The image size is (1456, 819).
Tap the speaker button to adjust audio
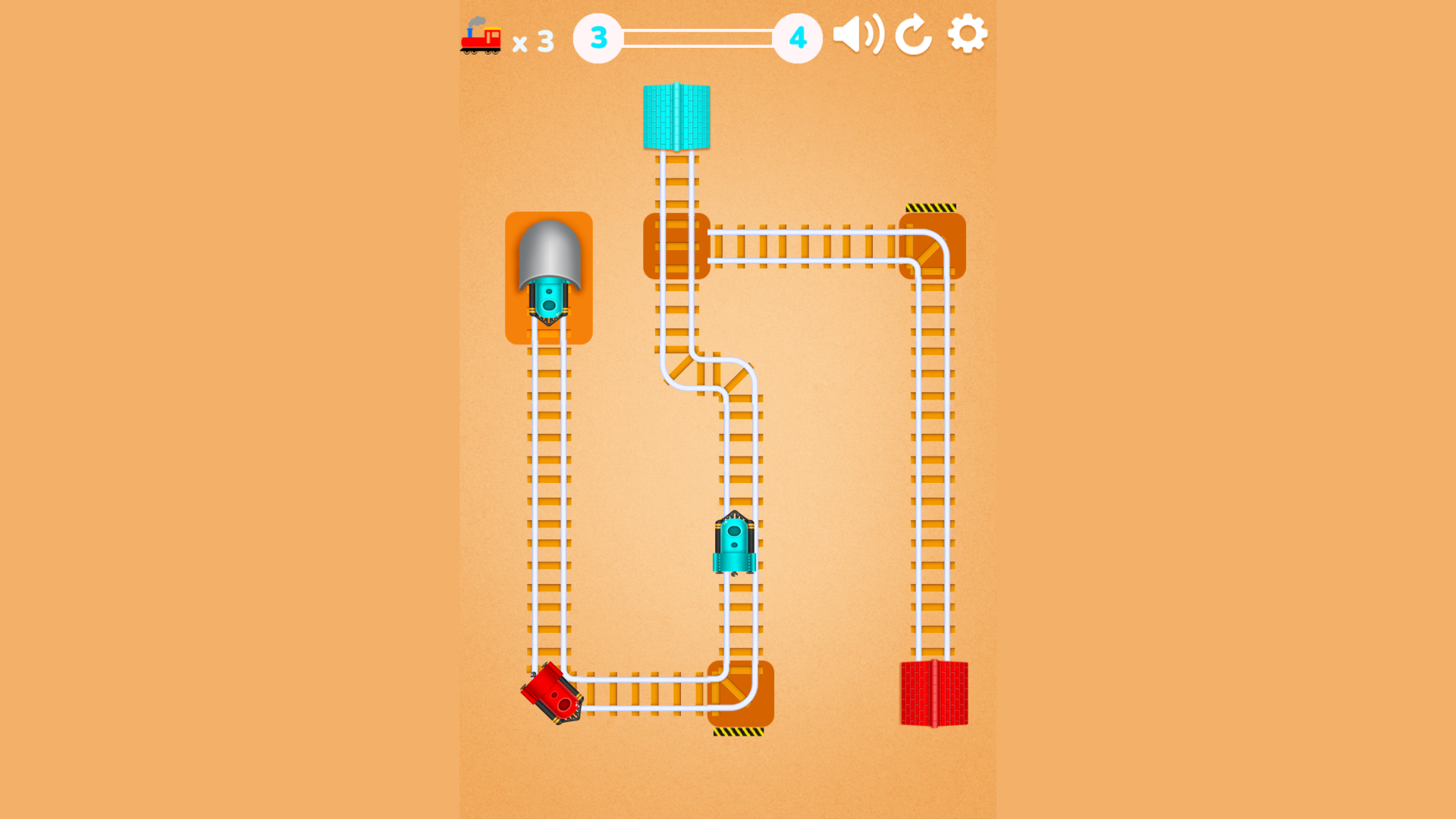(x=858, y=33)
